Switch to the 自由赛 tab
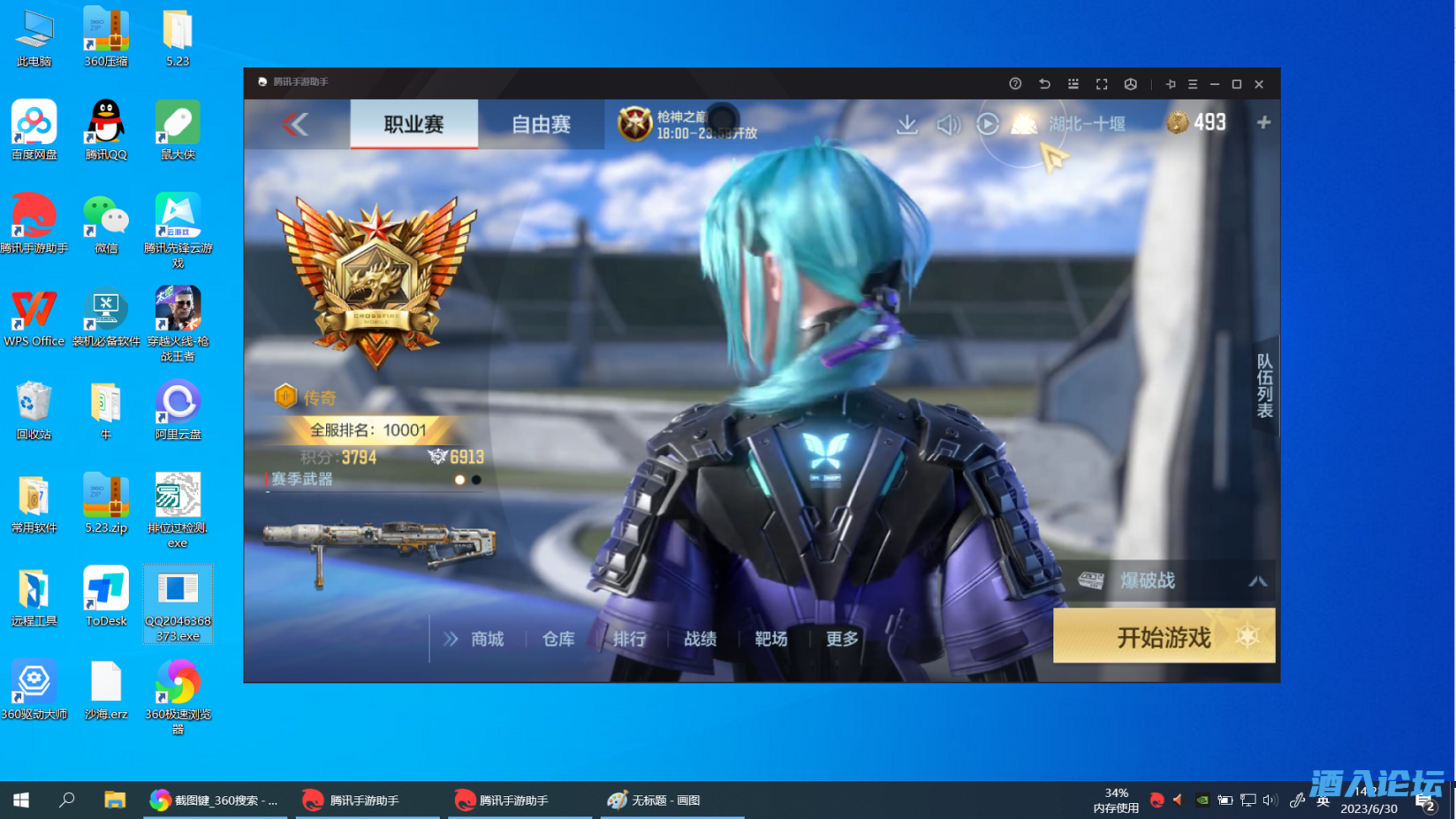This screenshot has height=819, width=1456. click(541, 125)
